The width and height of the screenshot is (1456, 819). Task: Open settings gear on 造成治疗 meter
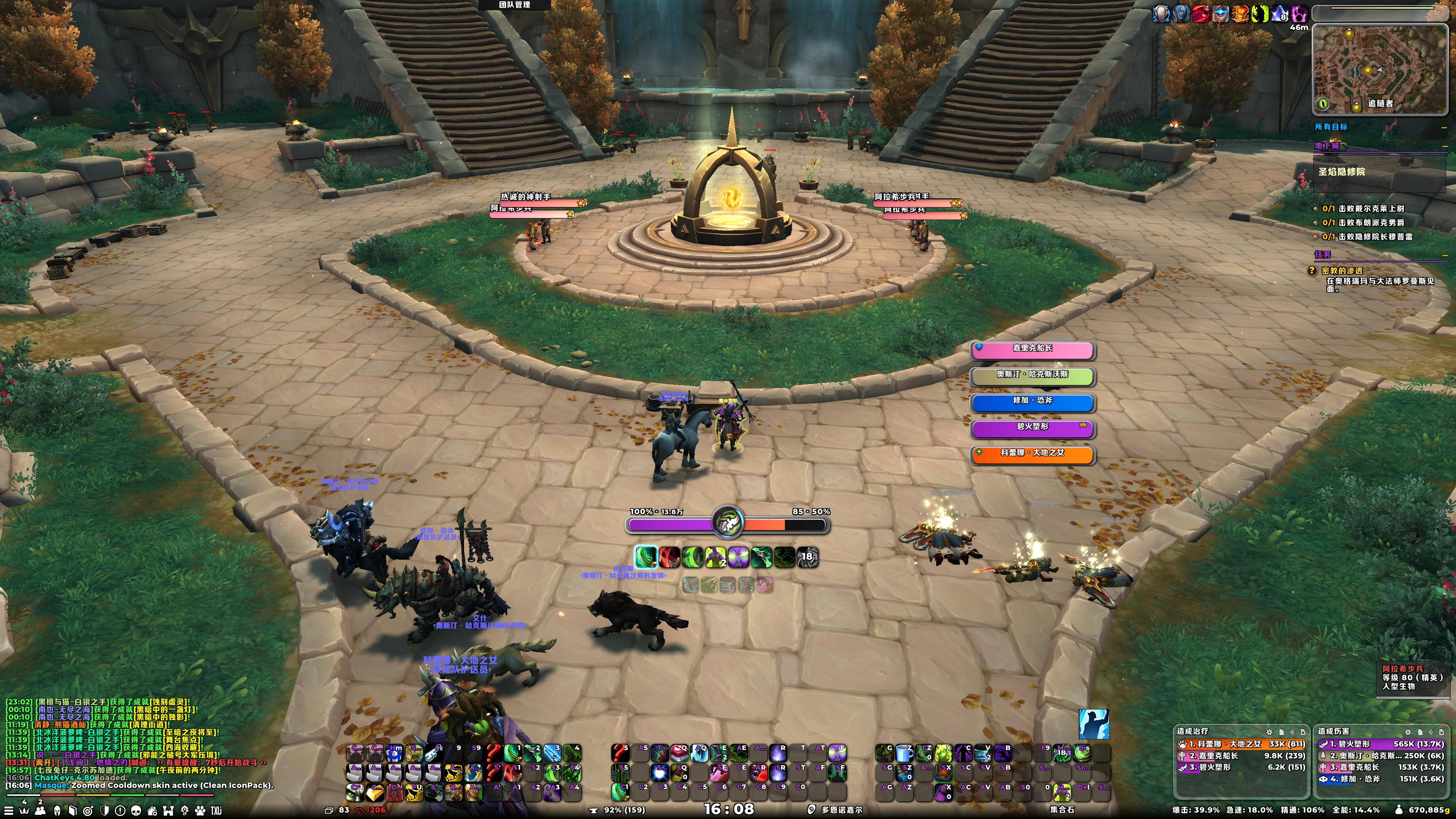pyautogui.click(x=1269, y=732)
